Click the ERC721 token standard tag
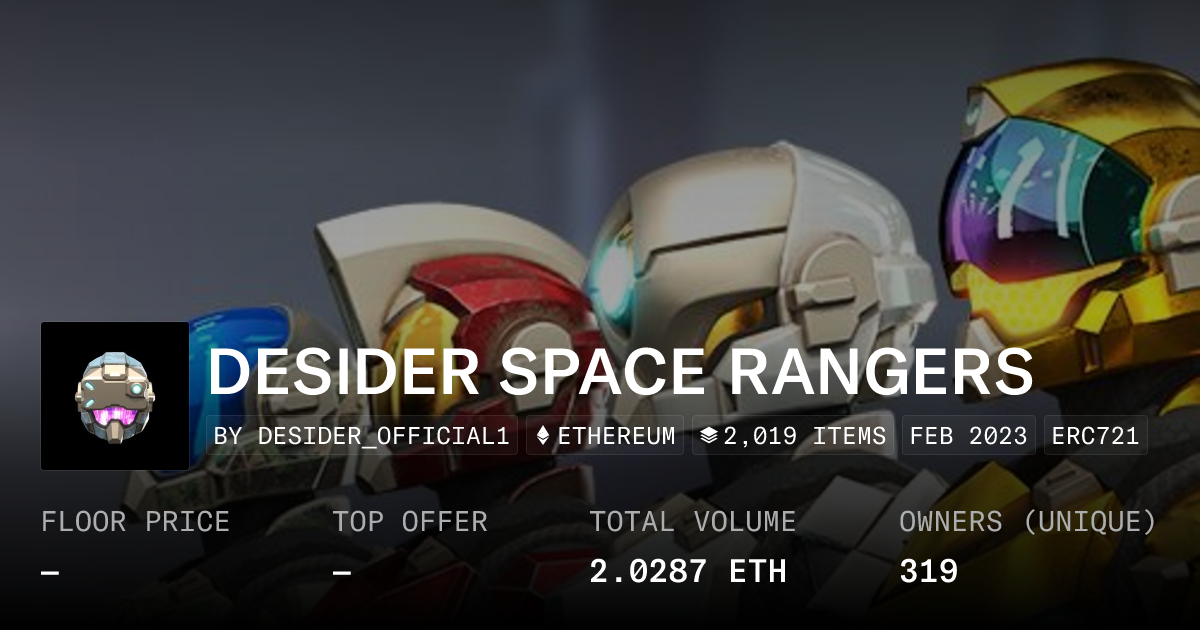The image size is (1200, 630). coord(1095,436)
